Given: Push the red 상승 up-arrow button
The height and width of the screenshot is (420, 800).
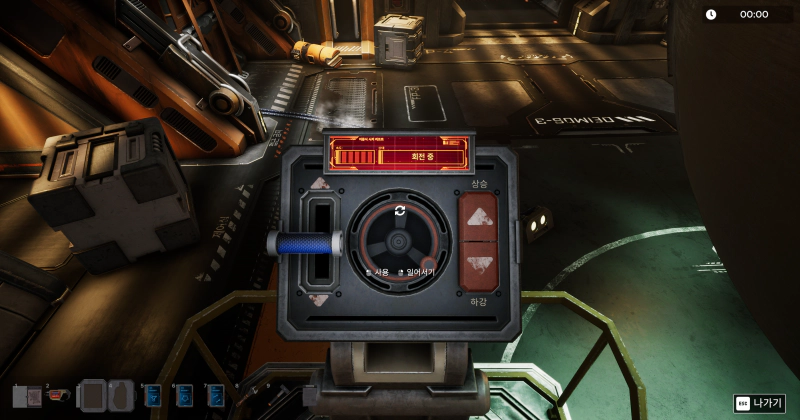Looking at the screenshot, I should [x=477, y=216].
